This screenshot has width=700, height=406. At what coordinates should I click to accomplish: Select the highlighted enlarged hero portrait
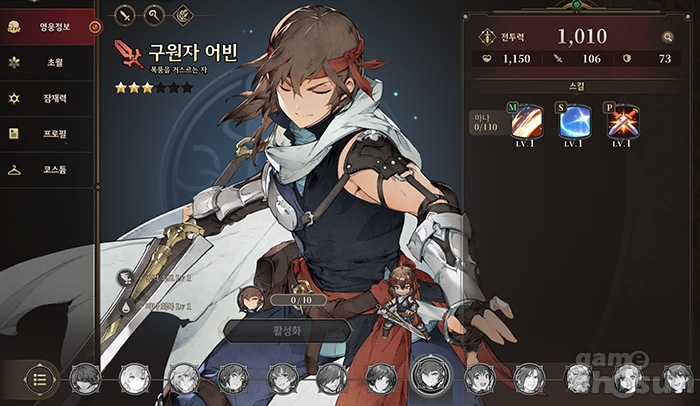tap(428, 376)
